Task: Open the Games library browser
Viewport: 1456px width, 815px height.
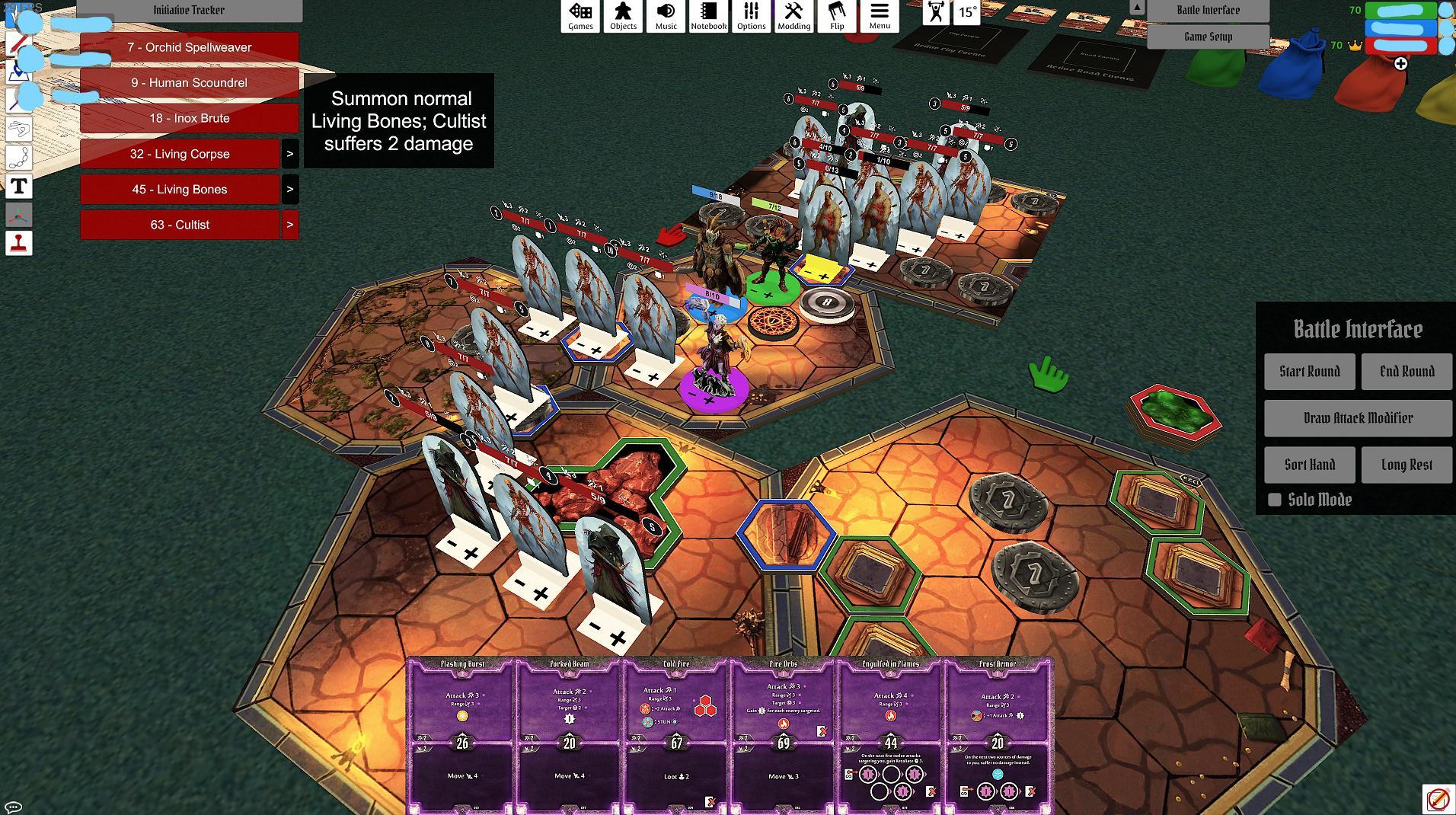Action: point(580,17)
